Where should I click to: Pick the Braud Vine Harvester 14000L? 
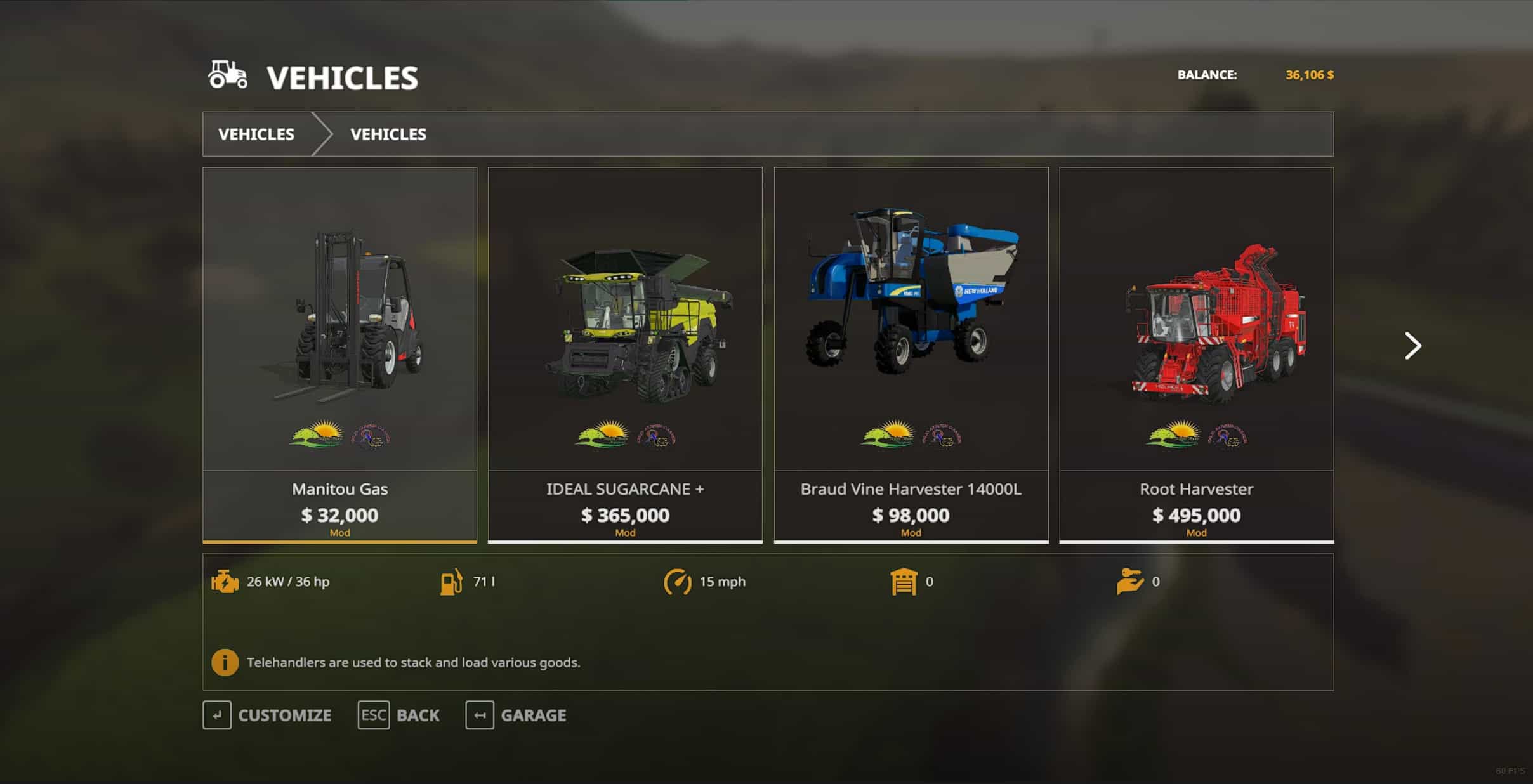point(911,354)
